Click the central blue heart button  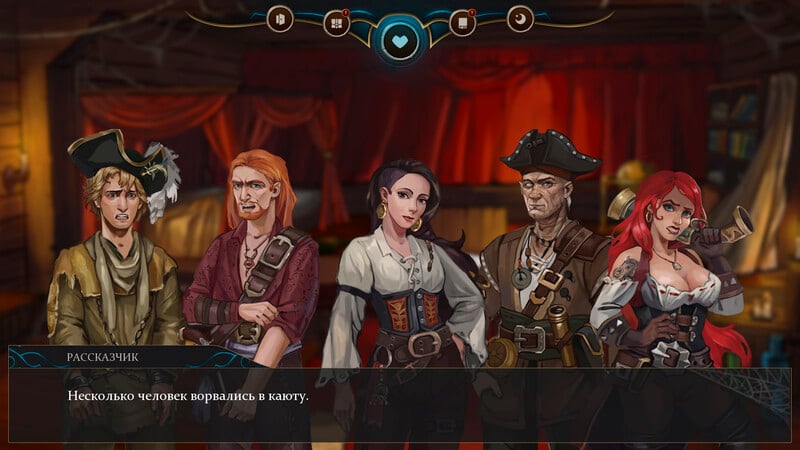point(399,42)
